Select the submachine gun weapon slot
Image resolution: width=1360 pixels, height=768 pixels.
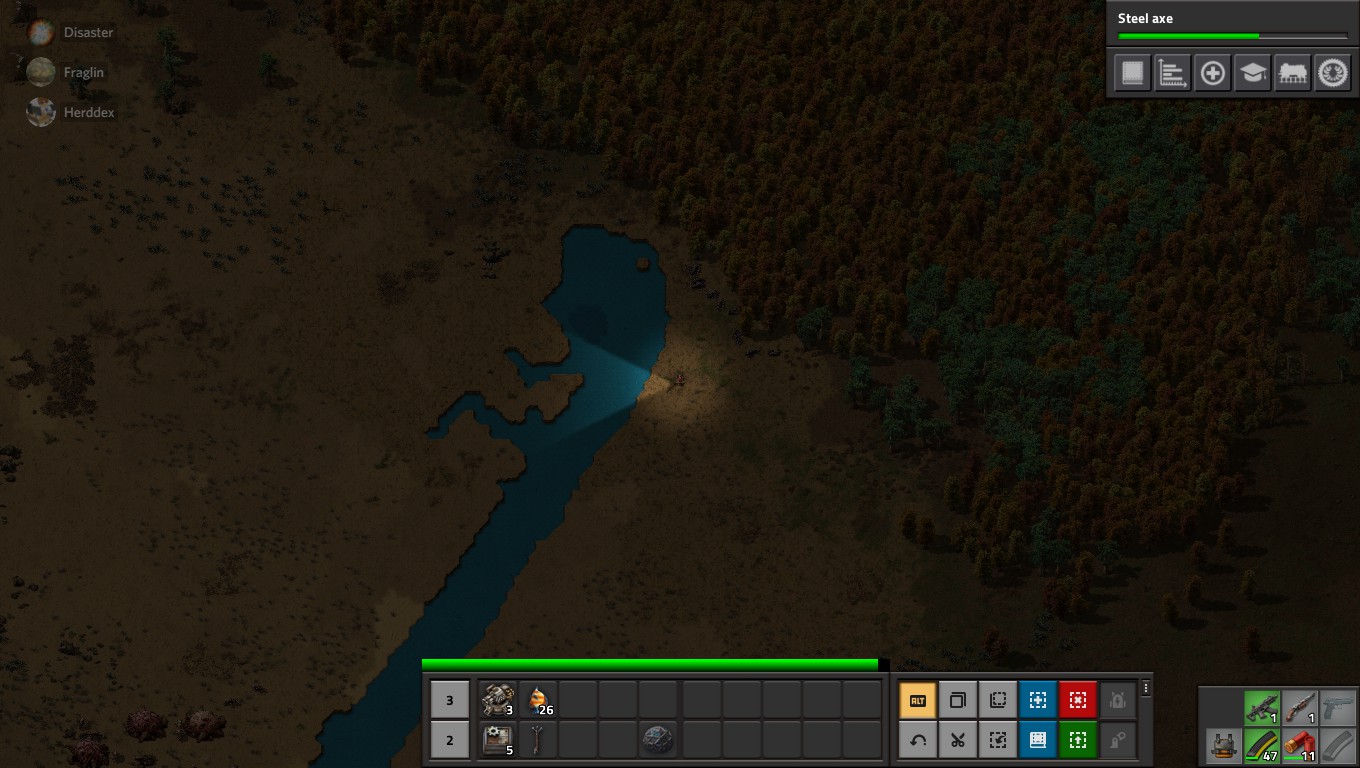1262,708
